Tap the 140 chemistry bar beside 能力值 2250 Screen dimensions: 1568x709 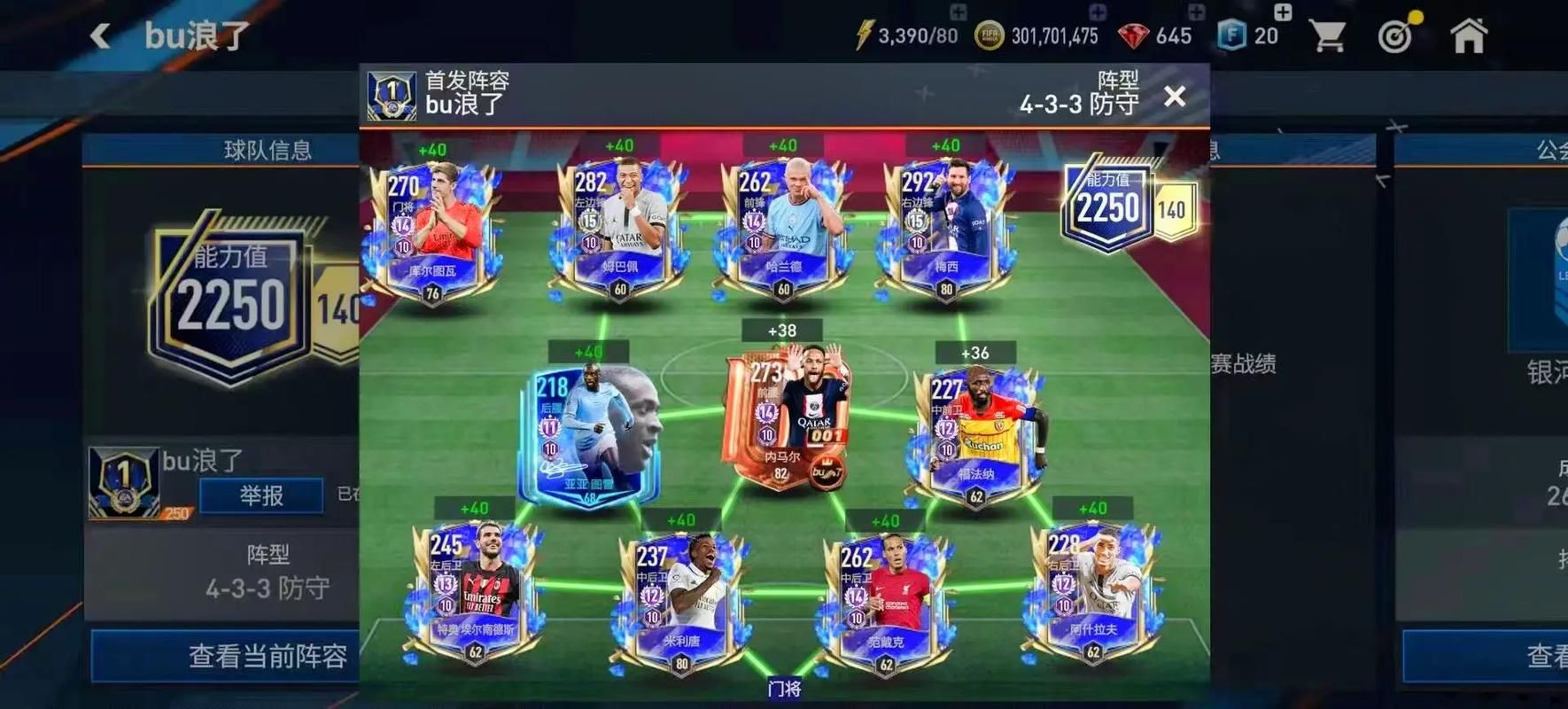tap(1171, 210)
